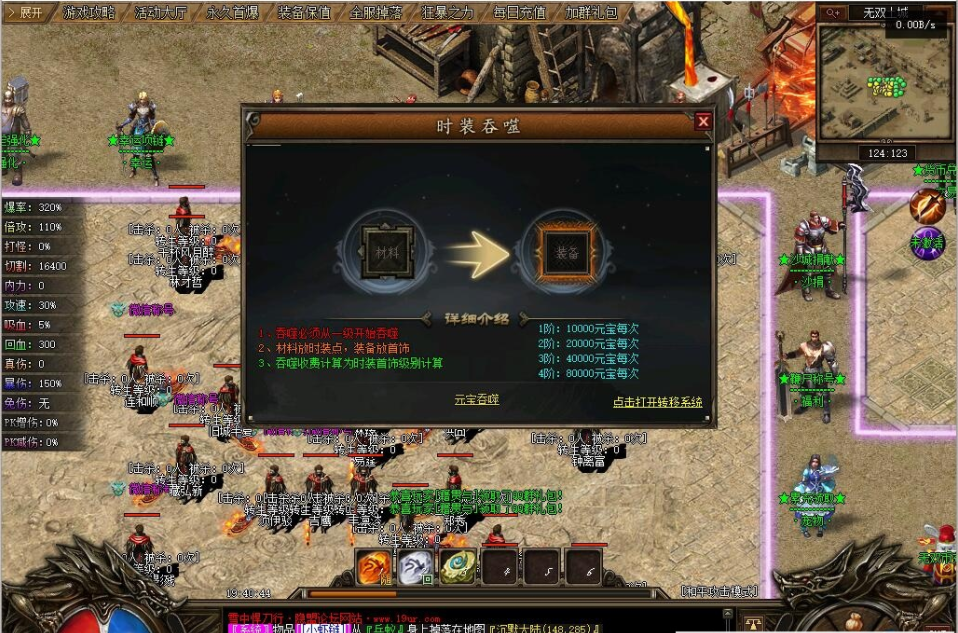The image size is (958, 633).
Task: Open the 每日充值 daily recharge menu
Action: pos(520,12)
